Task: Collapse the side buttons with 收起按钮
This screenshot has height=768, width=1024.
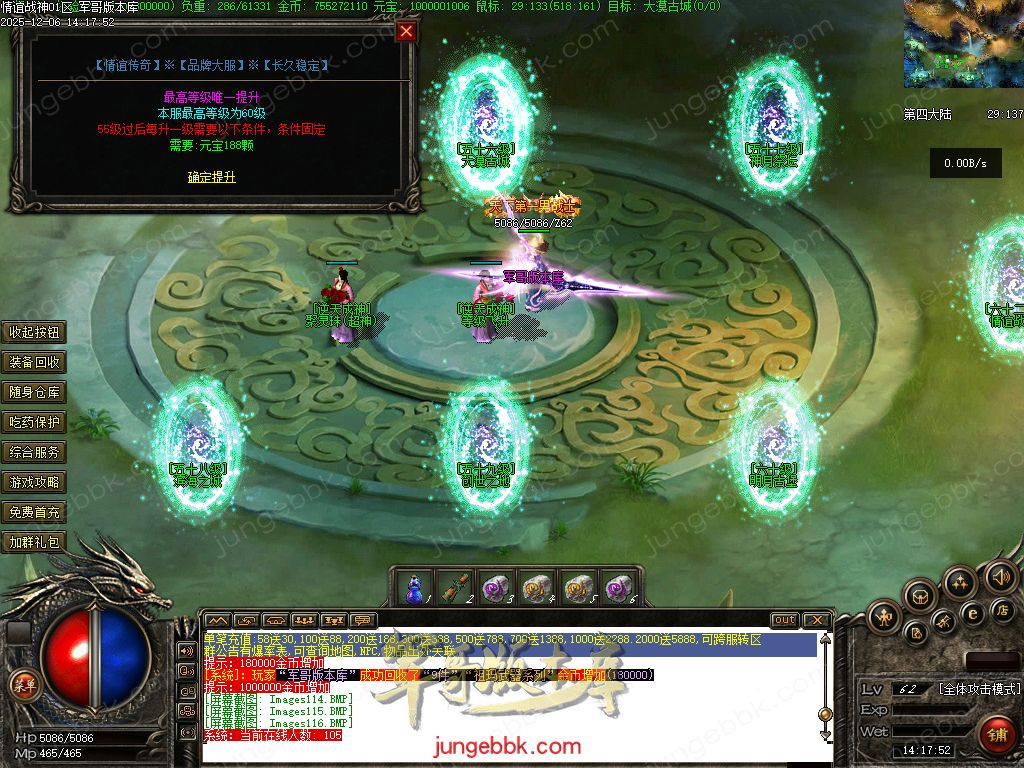Action: pos(35,332)
